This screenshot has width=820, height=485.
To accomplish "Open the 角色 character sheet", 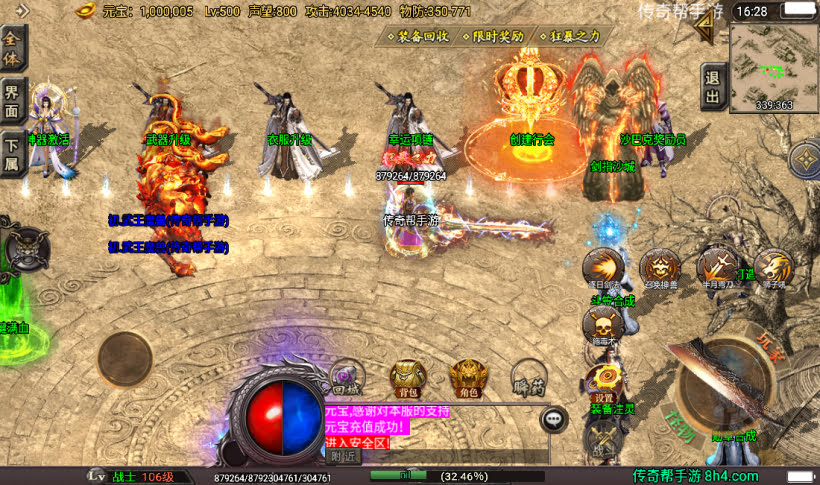I will click(468, 375).
